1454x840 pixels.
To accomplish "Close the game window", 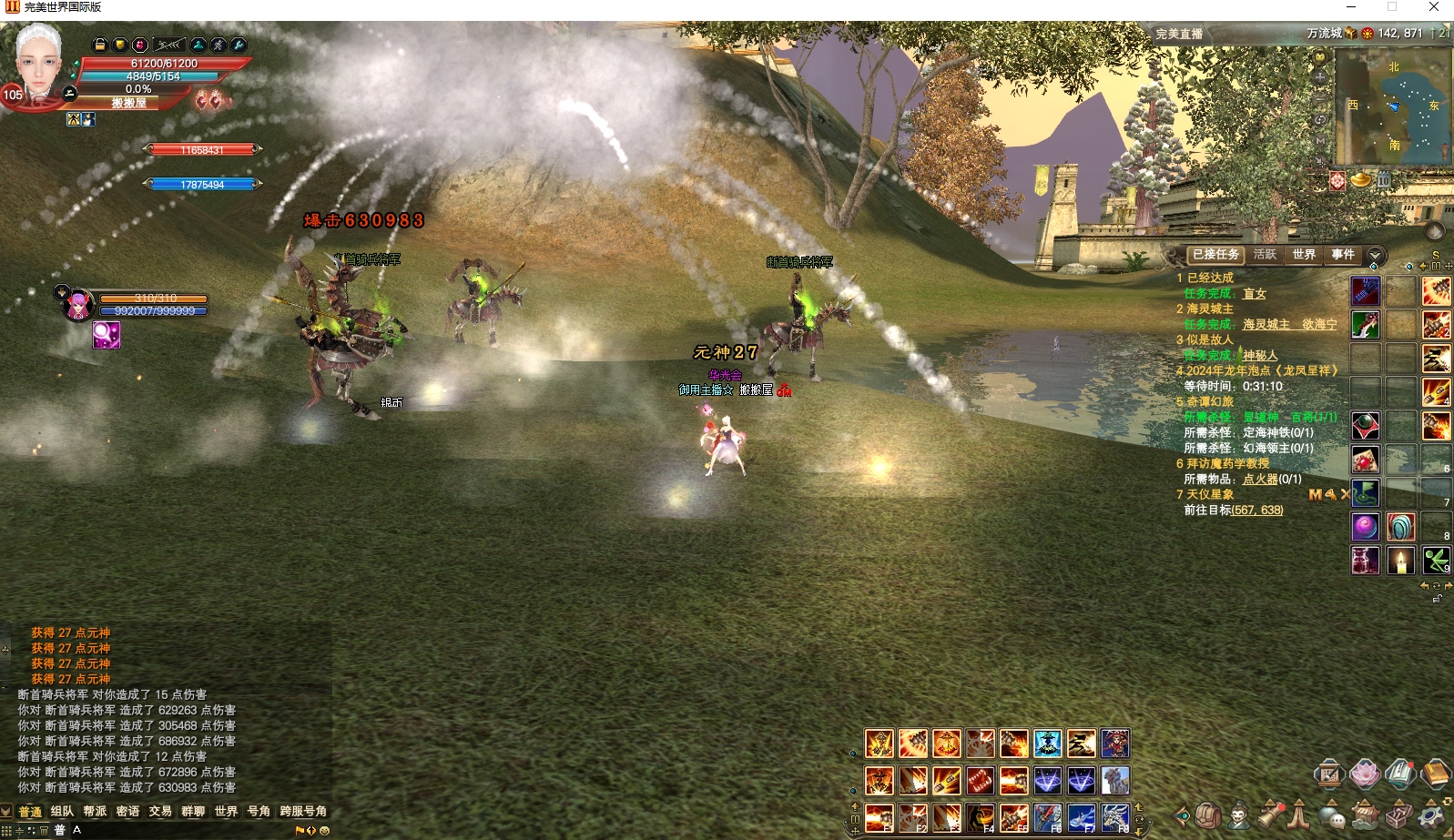I will (x=1433, y=7).
